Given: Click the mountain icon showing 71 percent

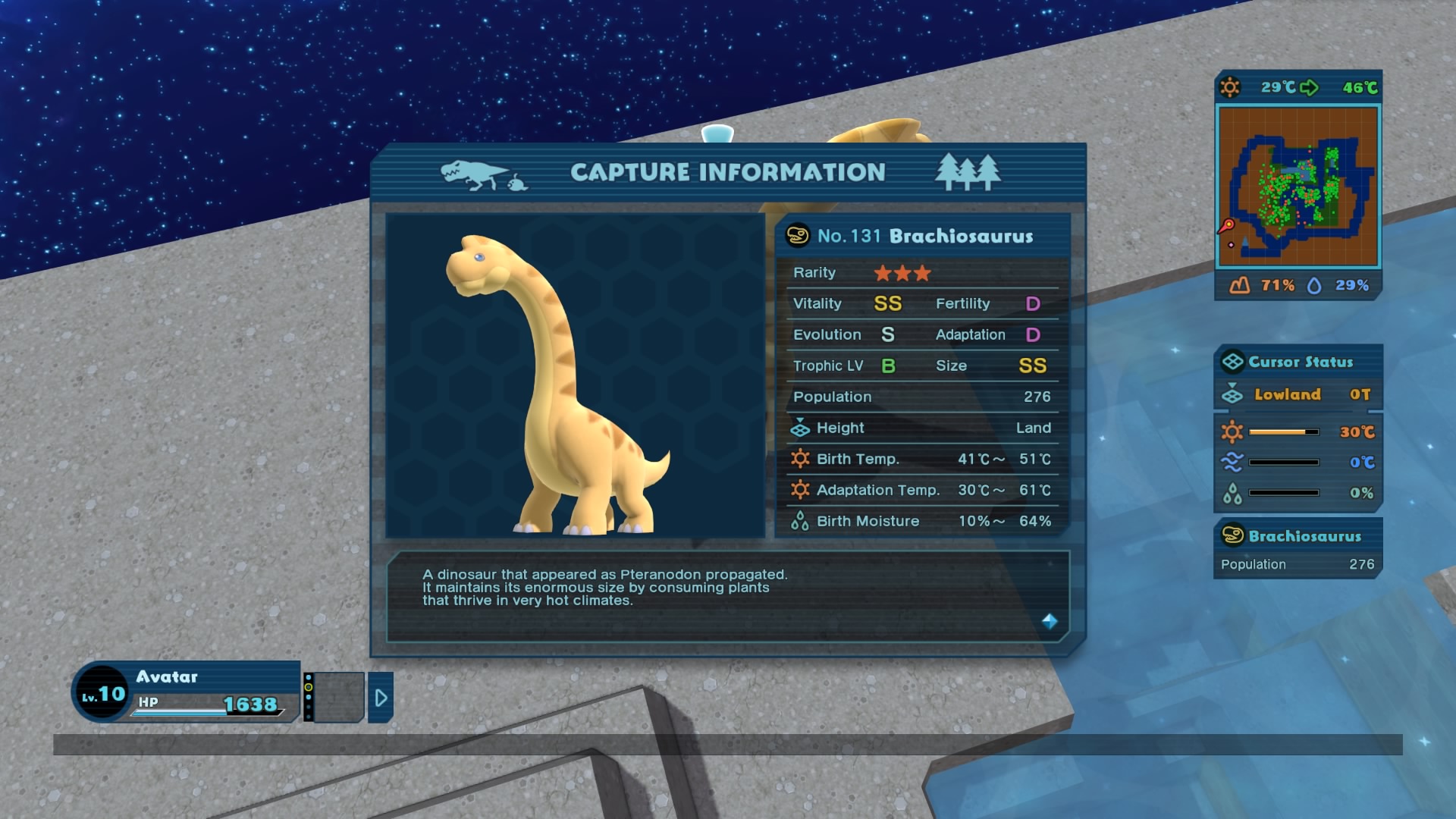Looking at the screenshot, I should [x=1238, y=286].
